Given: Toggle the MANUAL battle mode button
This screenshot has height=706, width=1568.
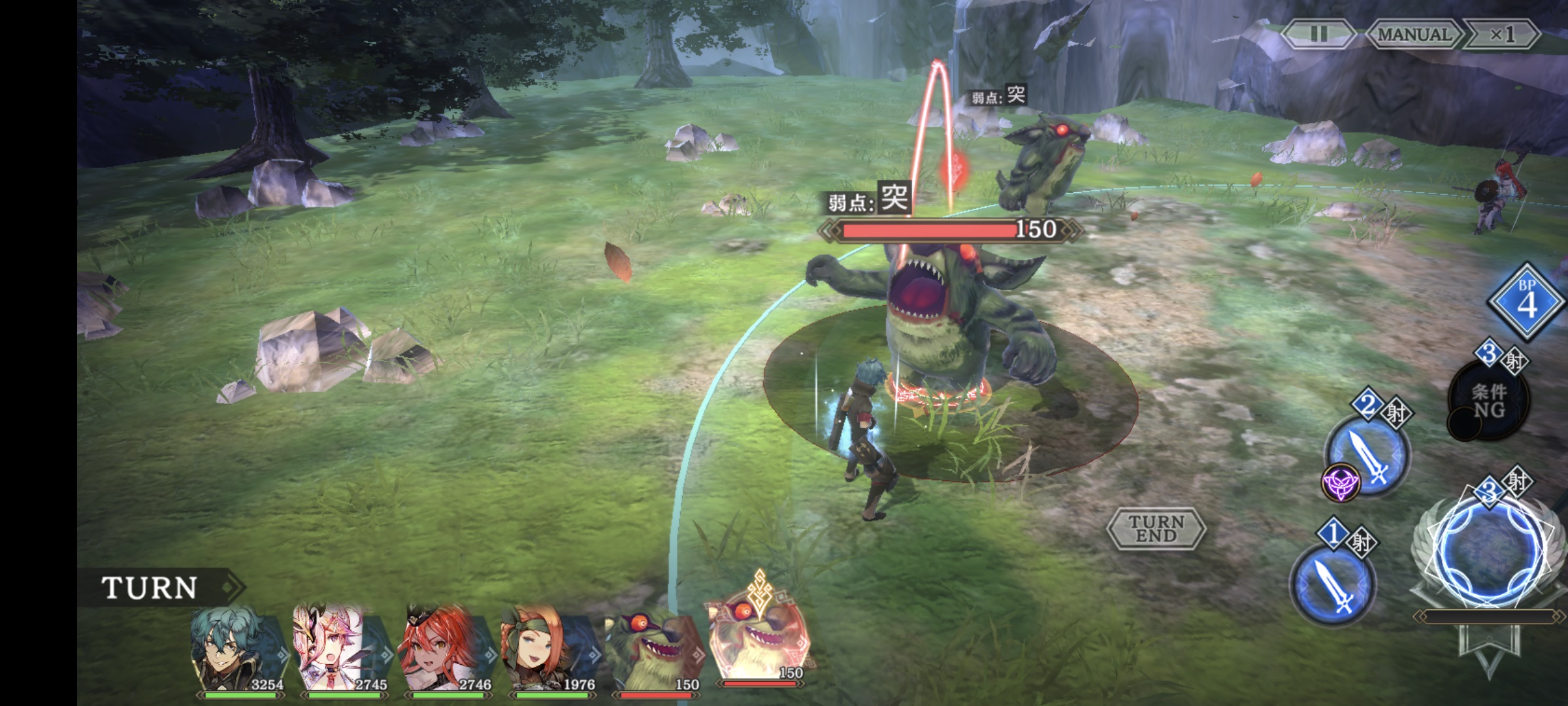Looking at the screenshot, I should click(1414, 34).
